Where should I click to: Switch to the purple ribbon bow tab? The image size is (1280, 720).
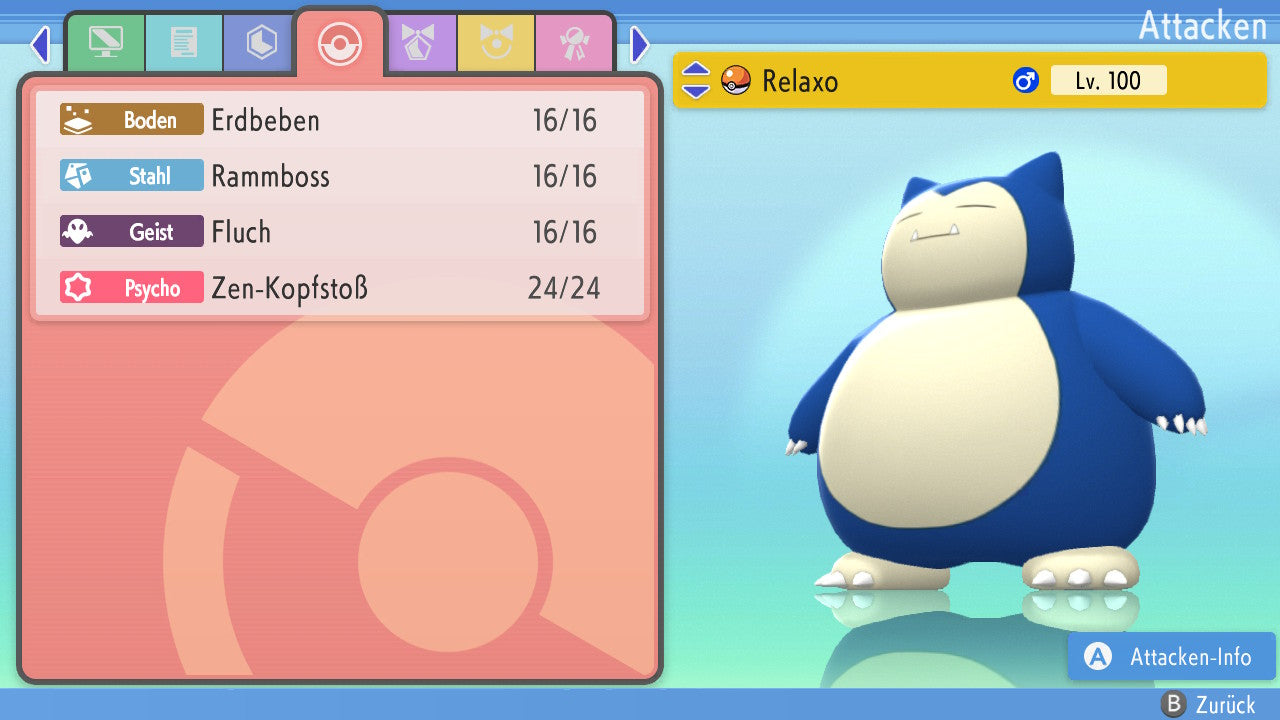[418, 43]
